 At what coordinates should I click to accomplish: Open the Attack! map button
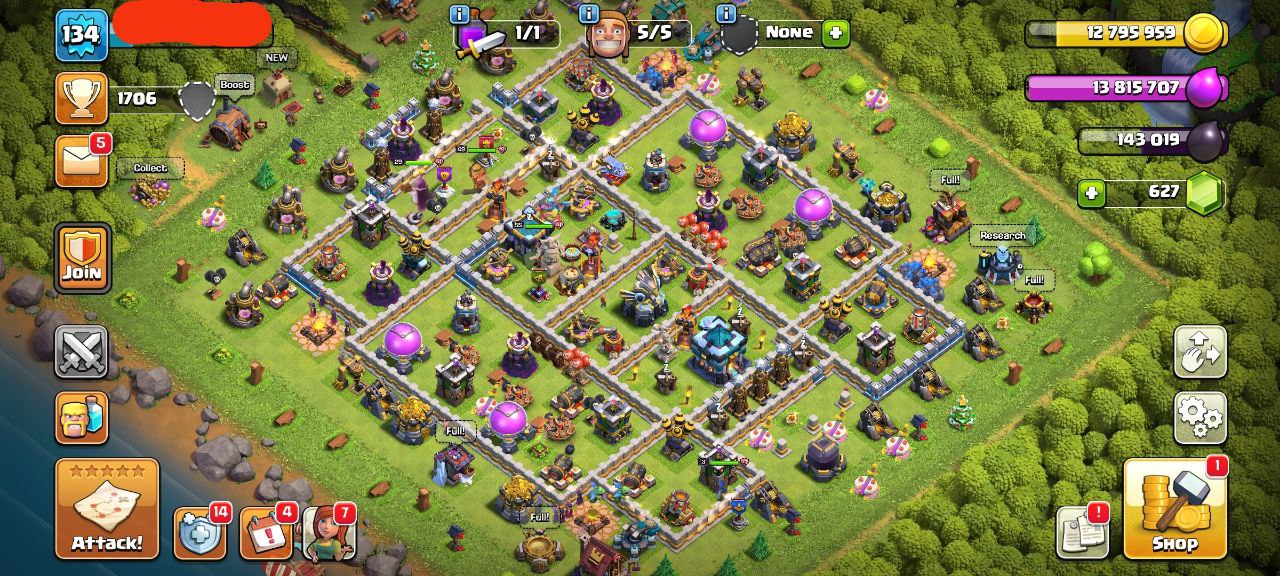[107, 509]
